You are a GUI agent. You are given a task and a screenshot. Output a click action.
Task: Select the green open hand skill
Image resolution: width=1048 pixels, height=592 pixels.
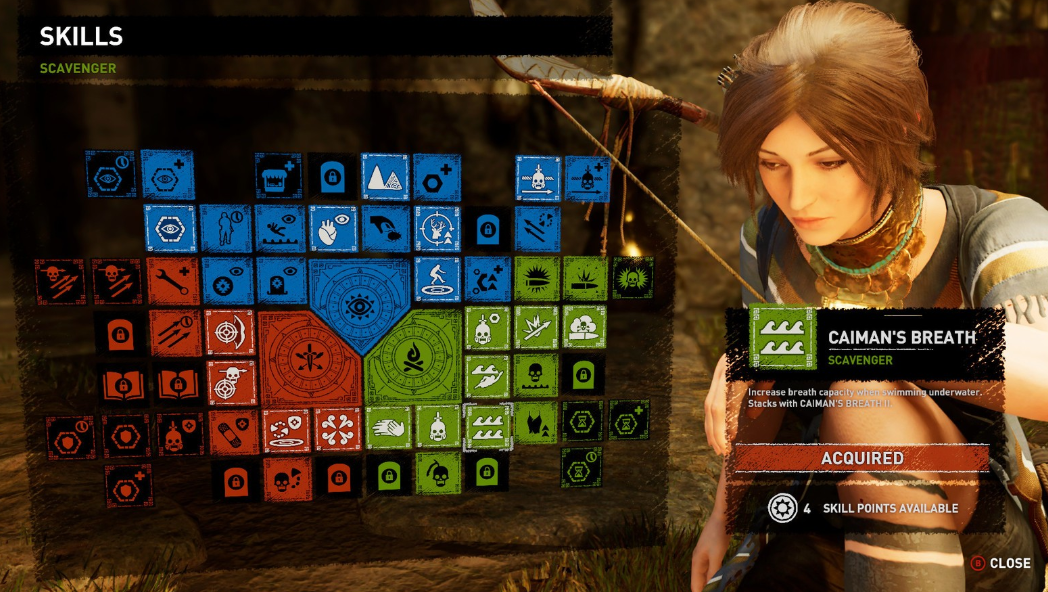(x=388, y=427)
